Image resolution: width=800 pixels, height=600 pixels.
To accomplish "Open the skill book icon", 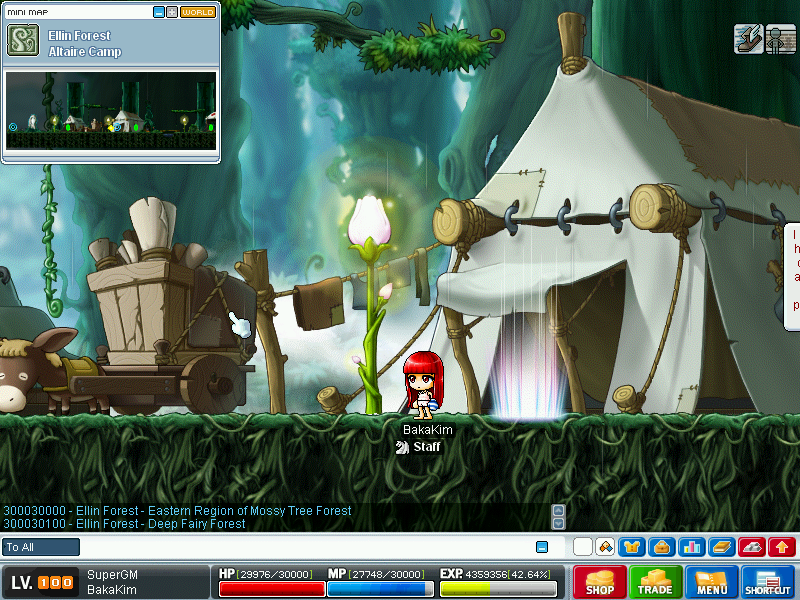I will (x=721, y=547).
